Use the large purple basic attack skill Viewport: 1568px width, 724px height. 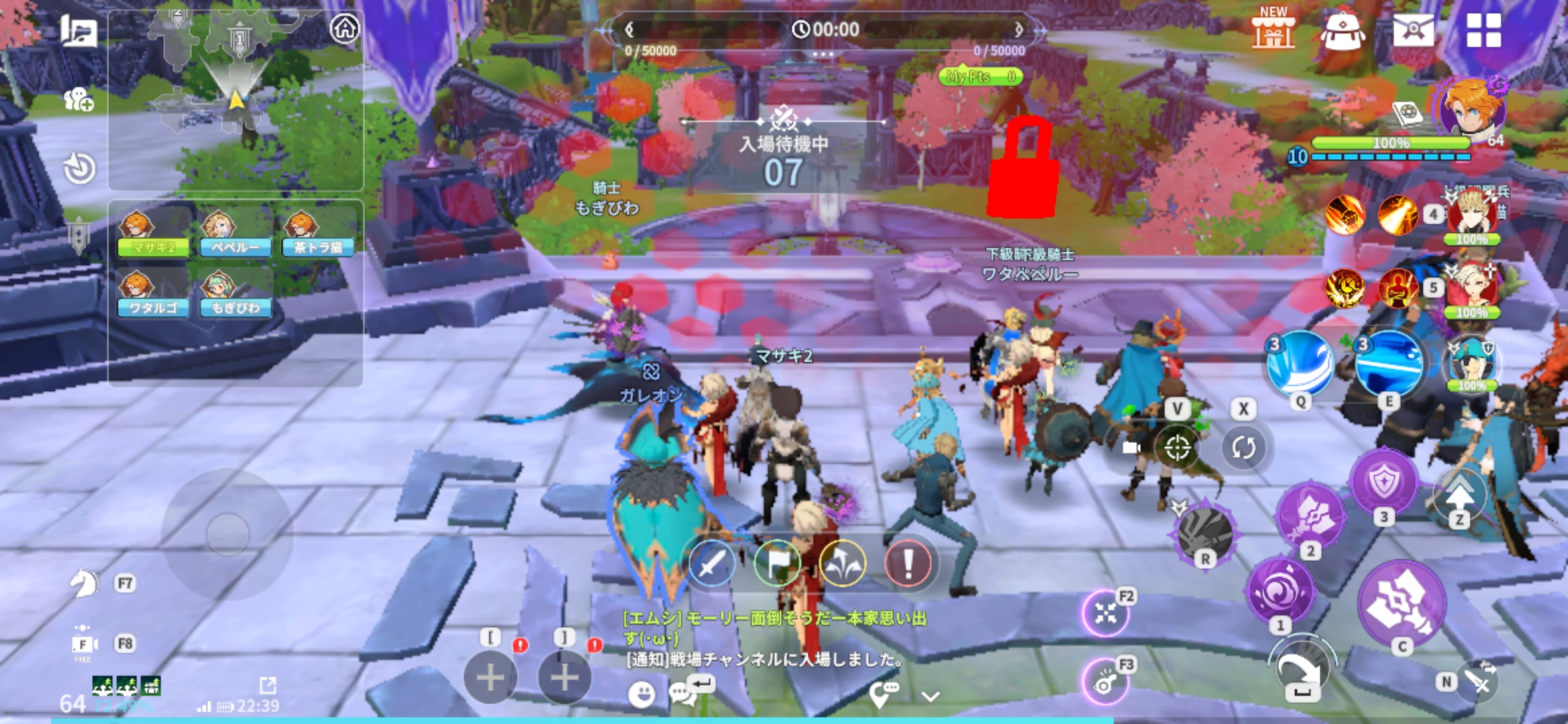tap(1401, 605)
